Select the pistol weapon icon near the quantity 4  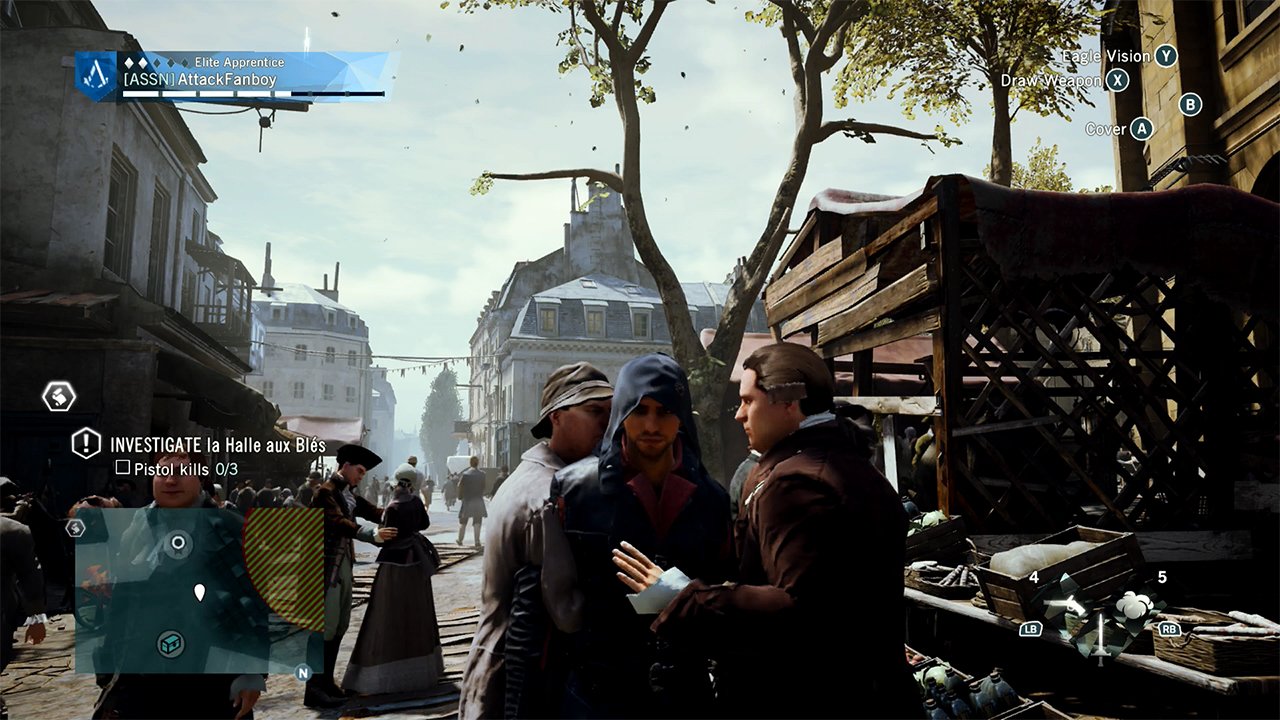1063,605
